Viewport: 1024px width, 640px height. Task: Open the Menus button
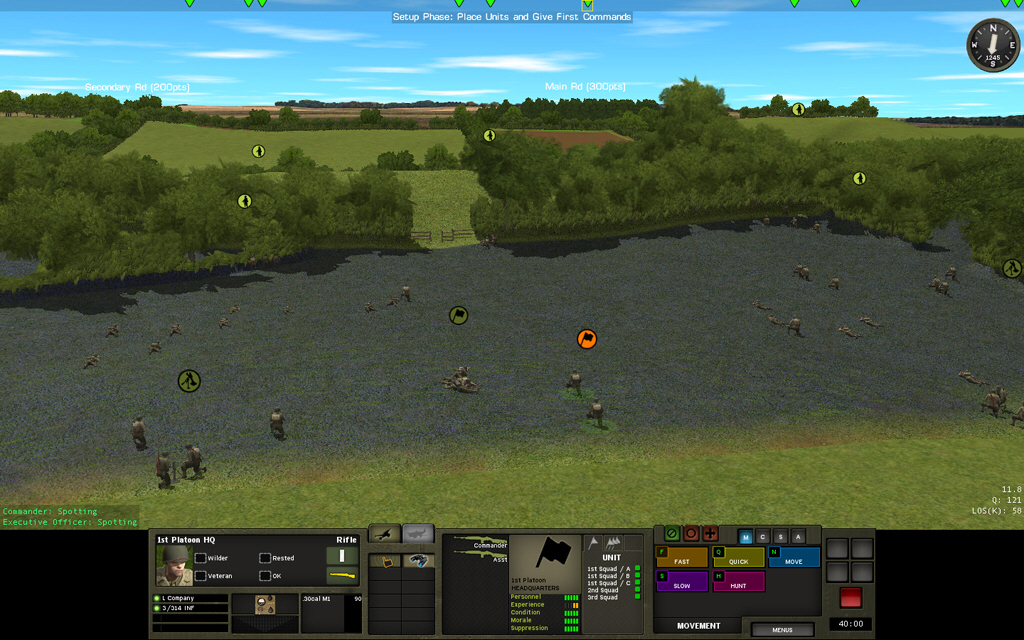tap(782, 630)
